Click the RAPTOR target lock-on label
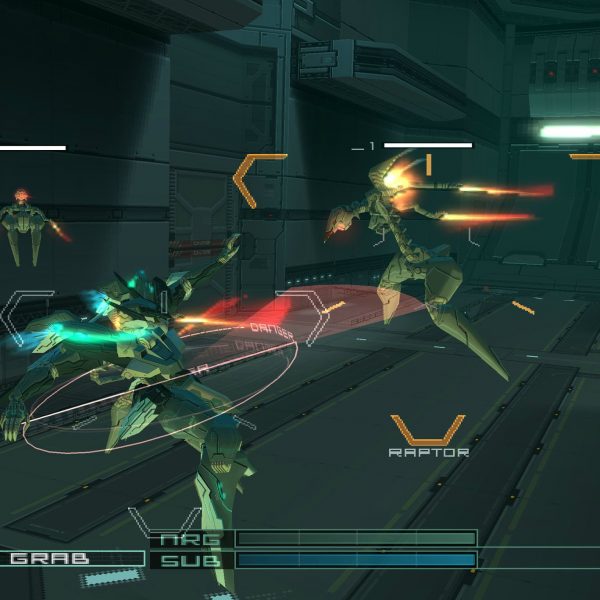 coord(428,452)
